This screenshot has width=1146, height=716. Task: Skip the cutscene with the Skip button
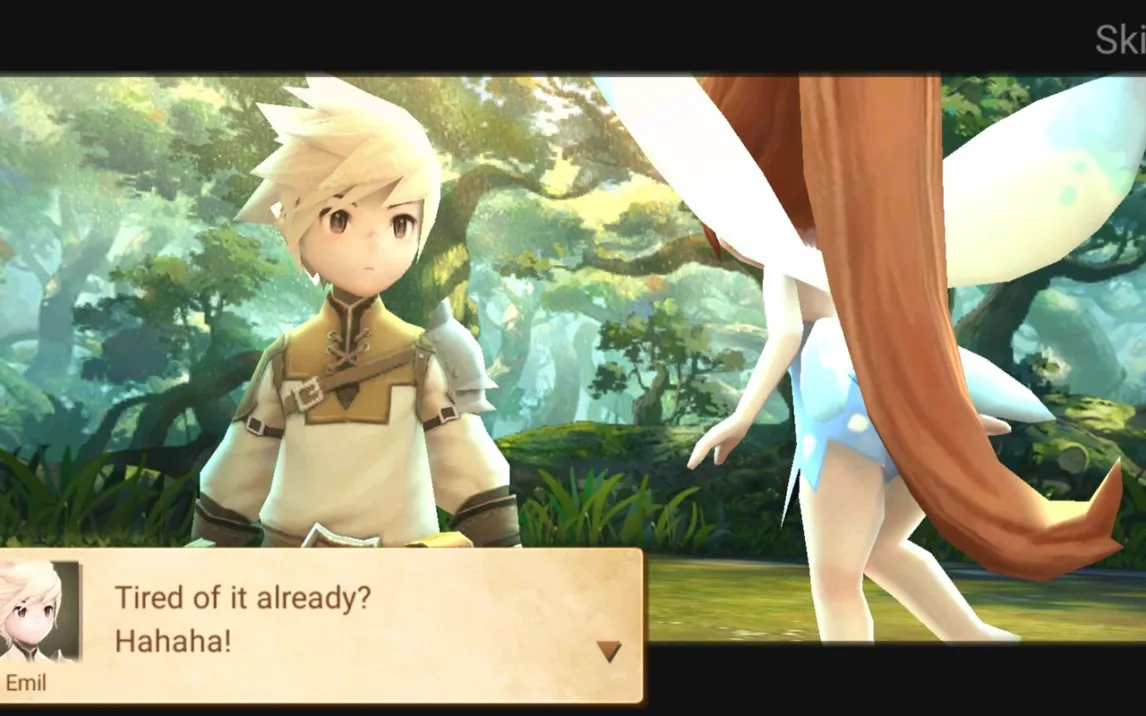pos(1120,41)
